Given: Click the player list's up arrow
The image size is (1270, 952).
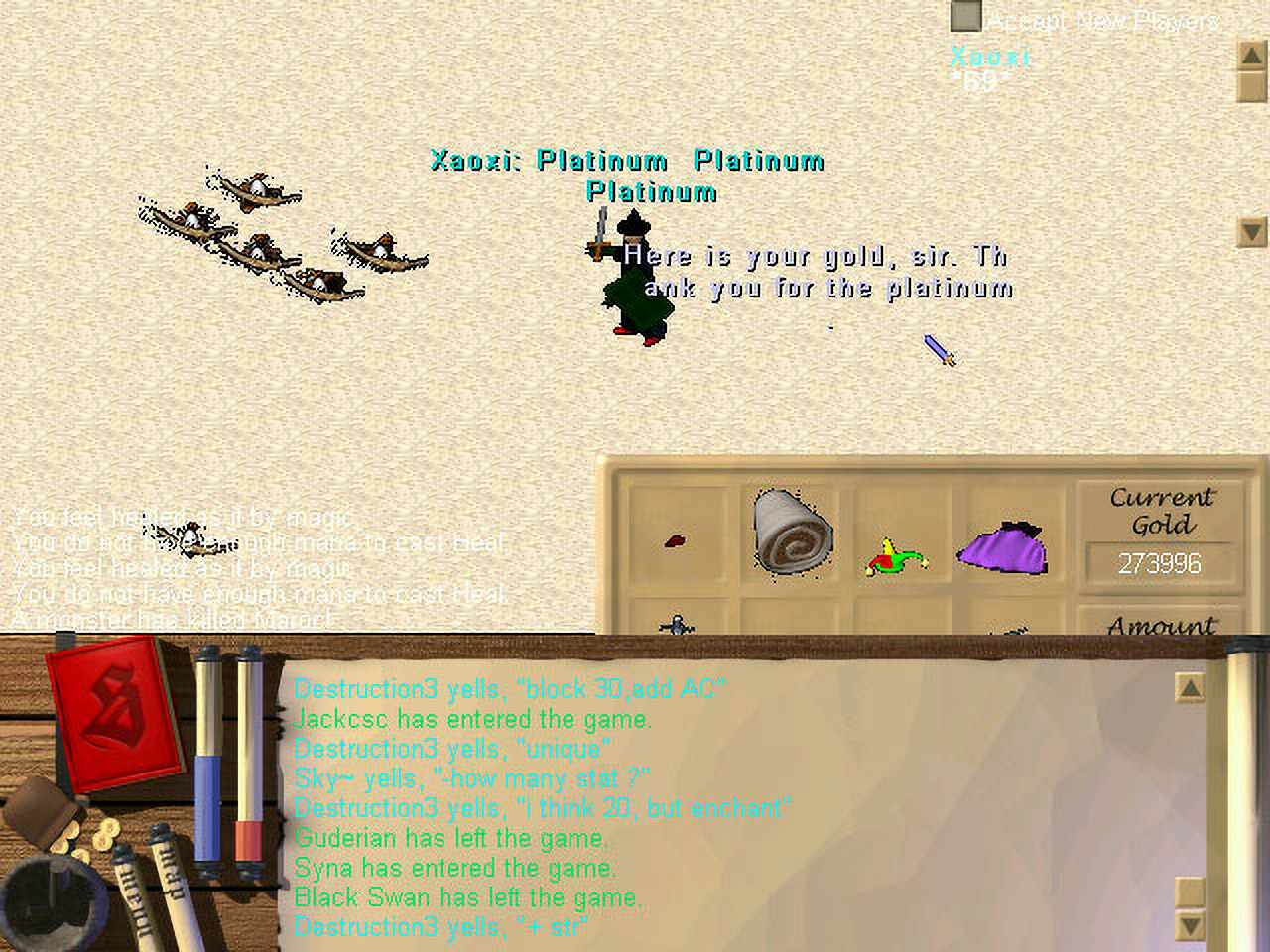Looking at the screenshot, I should [1252, 55].
